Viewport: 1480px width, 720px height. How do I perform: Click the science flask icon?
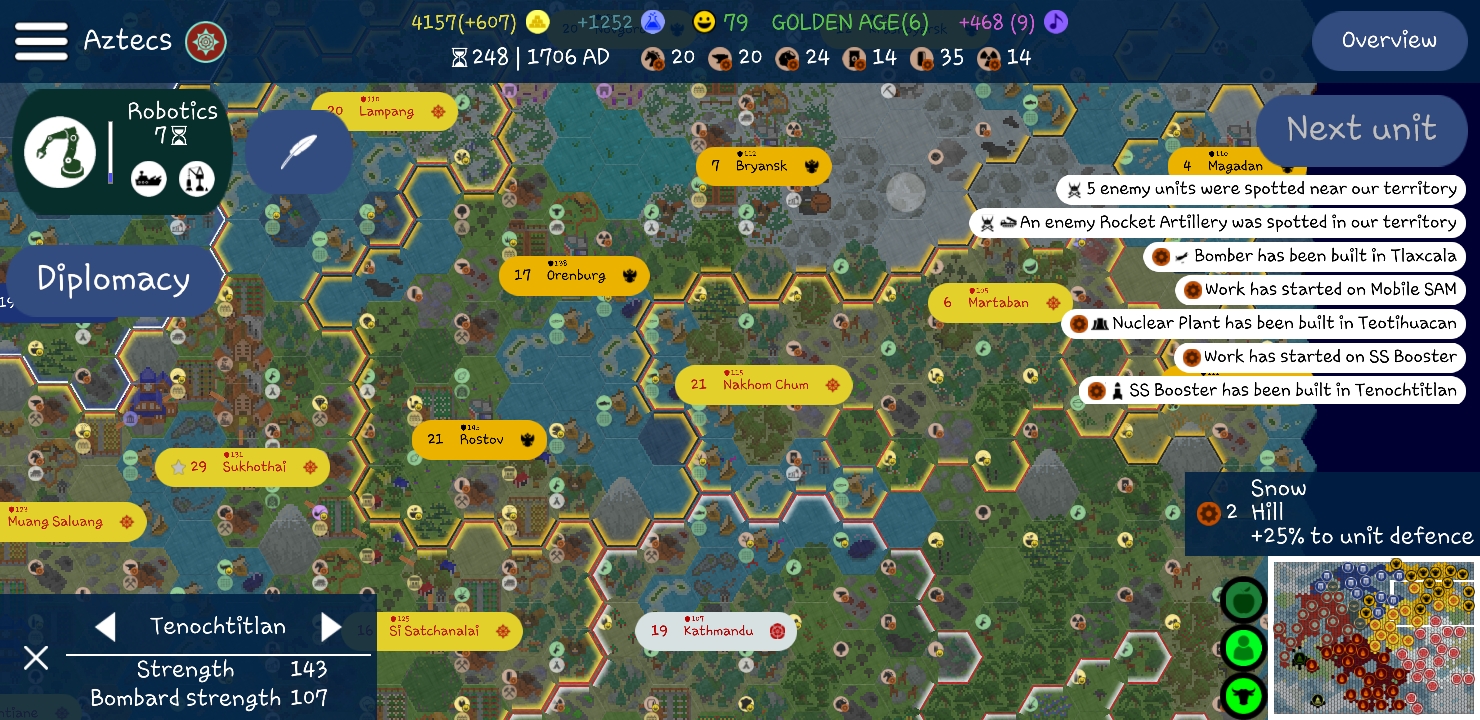pos(651,21)
